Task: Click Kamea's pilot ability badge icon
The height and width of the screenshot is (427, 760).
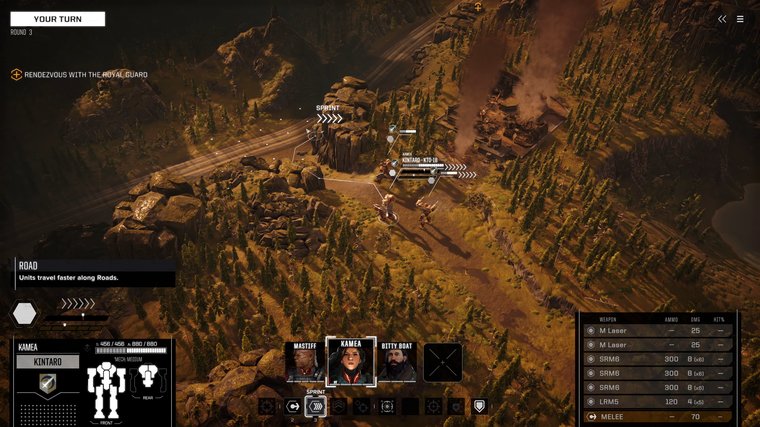Action: pos(47,384)
